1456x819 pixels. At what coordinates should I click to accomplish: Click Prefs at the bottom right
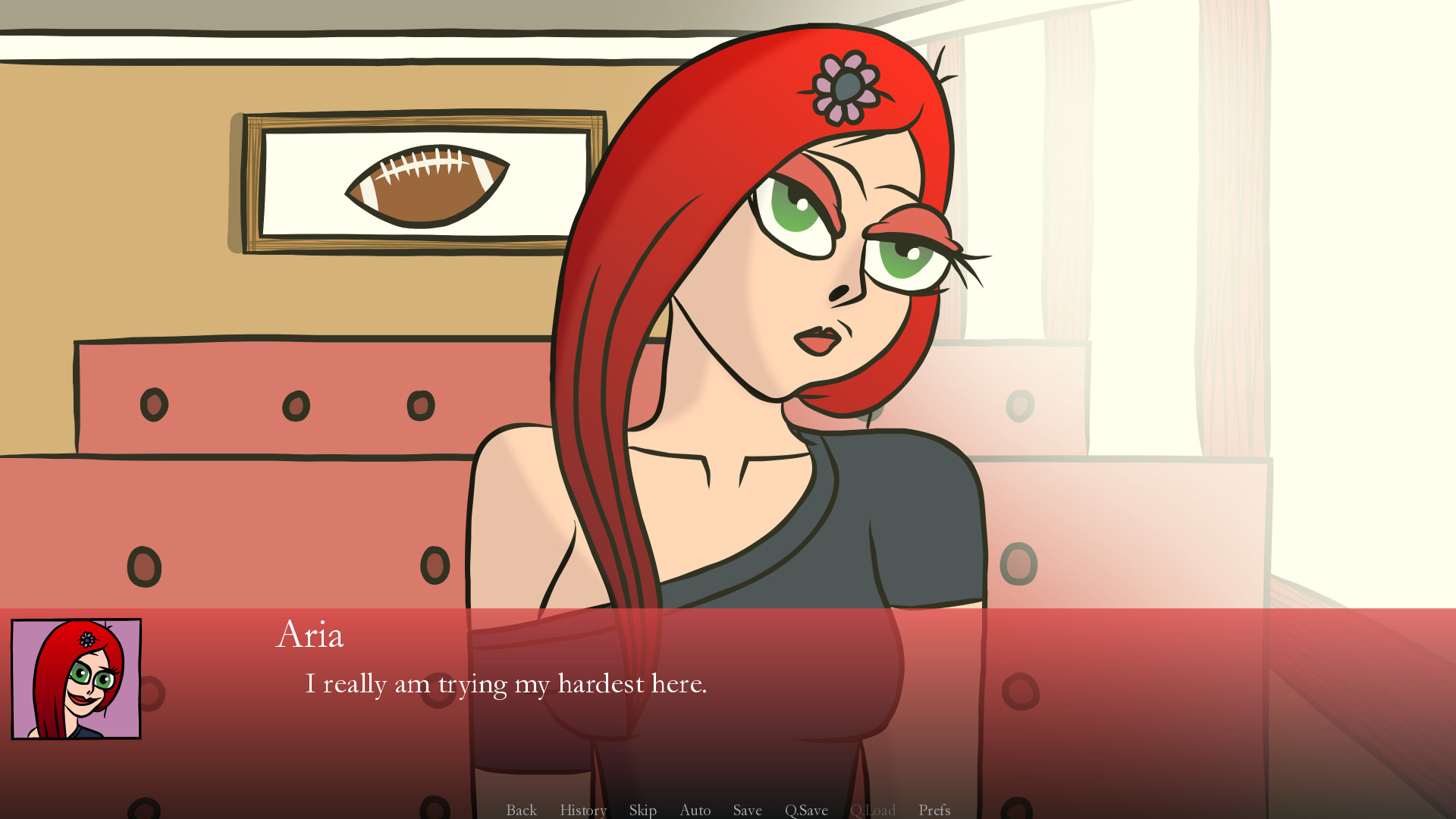coord(934,810)
